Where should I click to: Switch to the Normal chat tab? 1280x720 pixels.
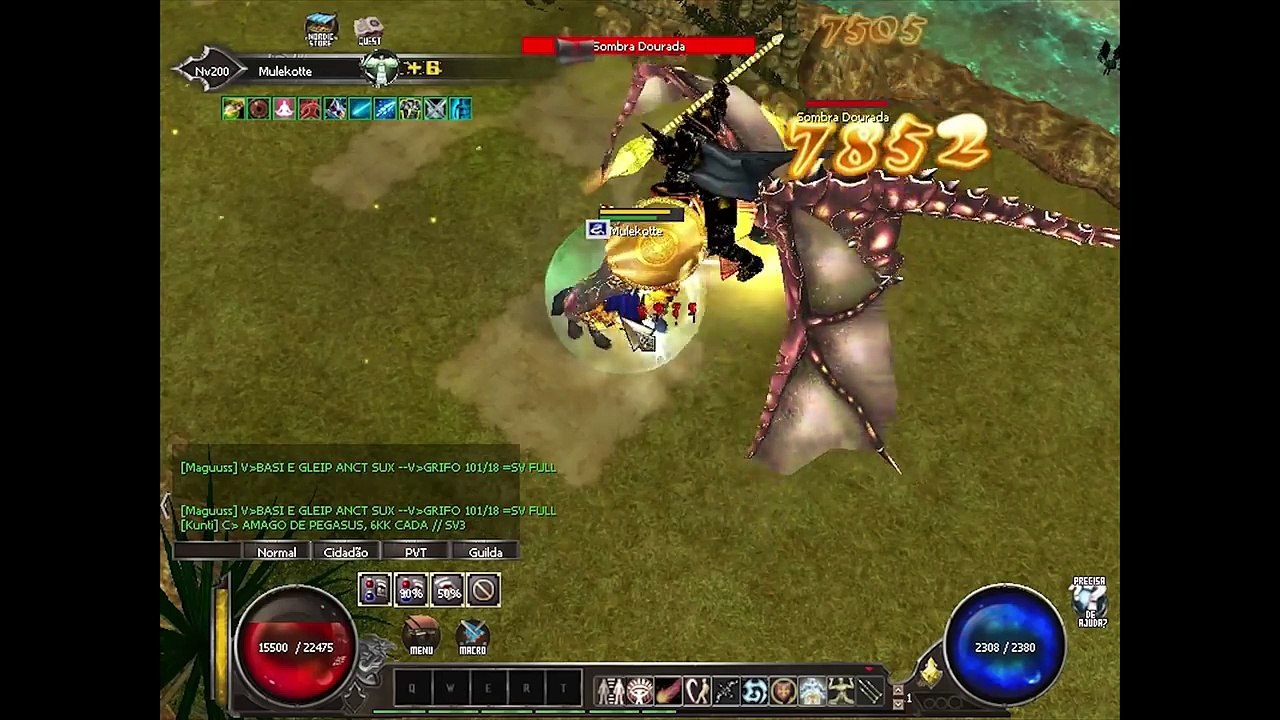coord(276,552)
